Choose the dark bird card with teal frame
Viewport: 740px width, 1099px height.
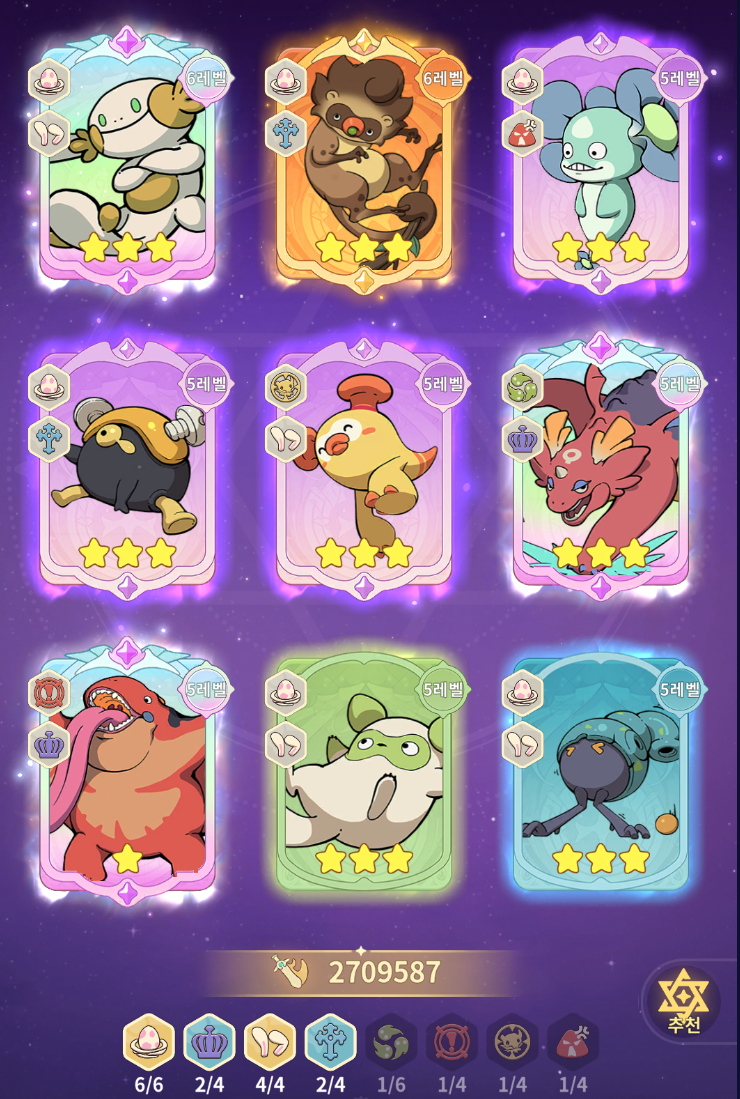[601, 770]
